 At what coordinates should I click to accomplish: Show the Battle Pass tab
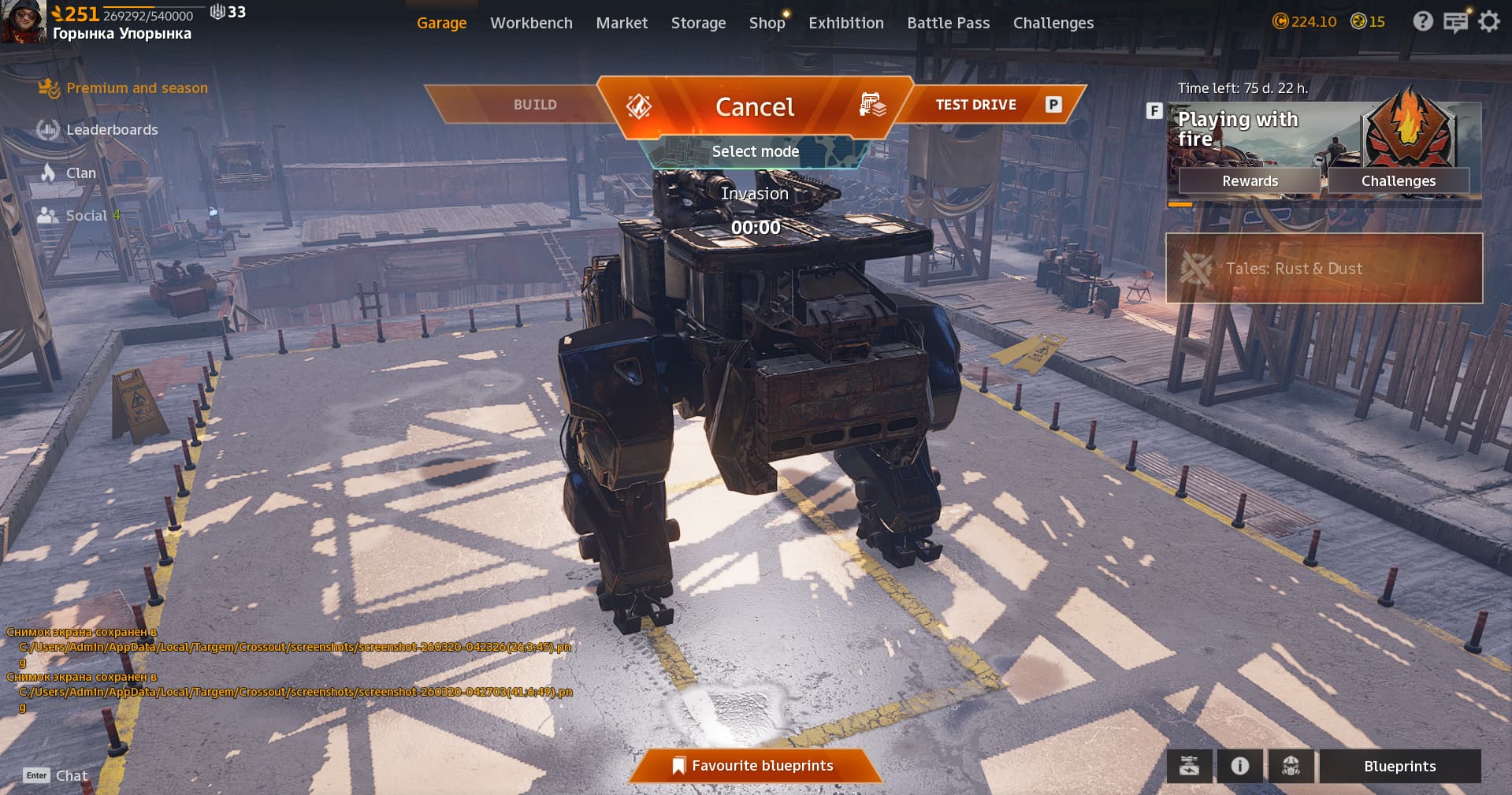click(x=948, y=23)
